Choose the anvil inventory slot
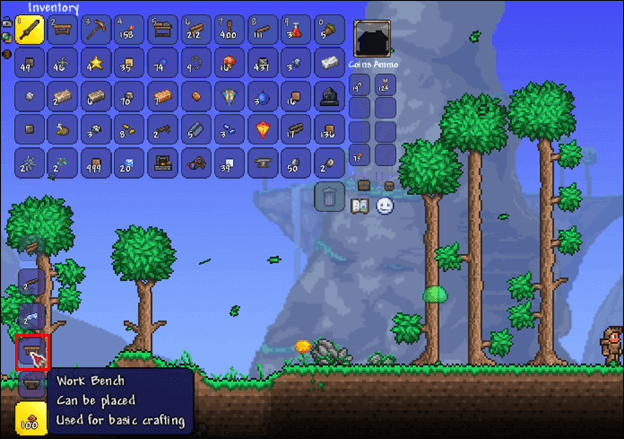624x439 pixels. pyautogui.click(x=263, y=163)
